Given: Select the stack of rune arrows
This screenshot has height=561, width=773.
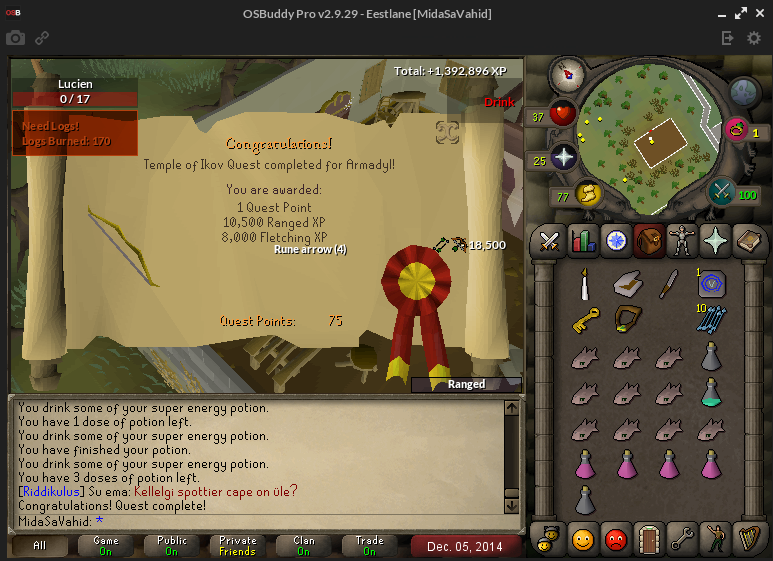Looking at the screenshot, I should coord(711,319).
